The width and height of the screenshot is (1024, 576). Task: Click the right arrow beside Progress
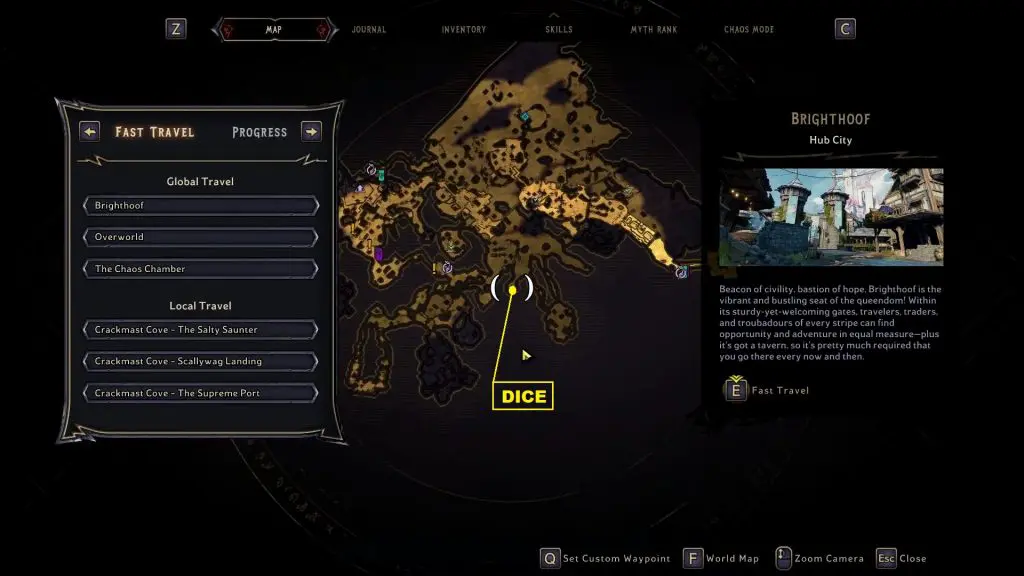point(311,132)
